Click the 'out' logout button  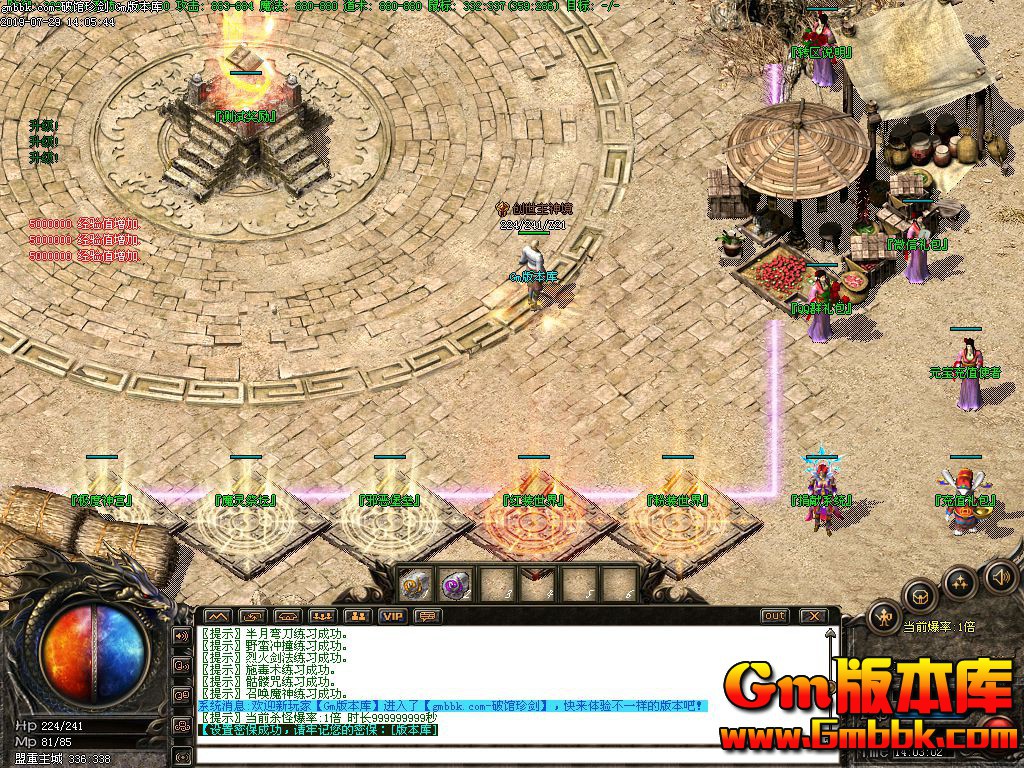(775, 616)
